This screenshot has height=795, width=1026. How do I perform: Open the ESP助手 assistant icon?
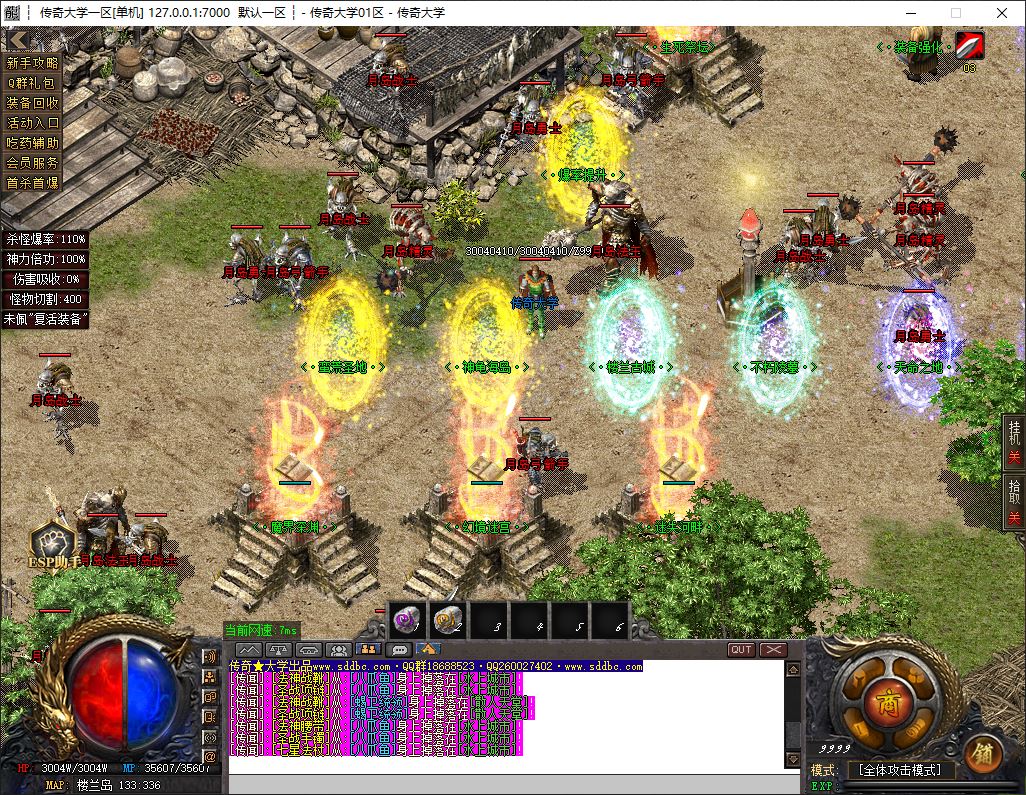(x=50, y=545)
